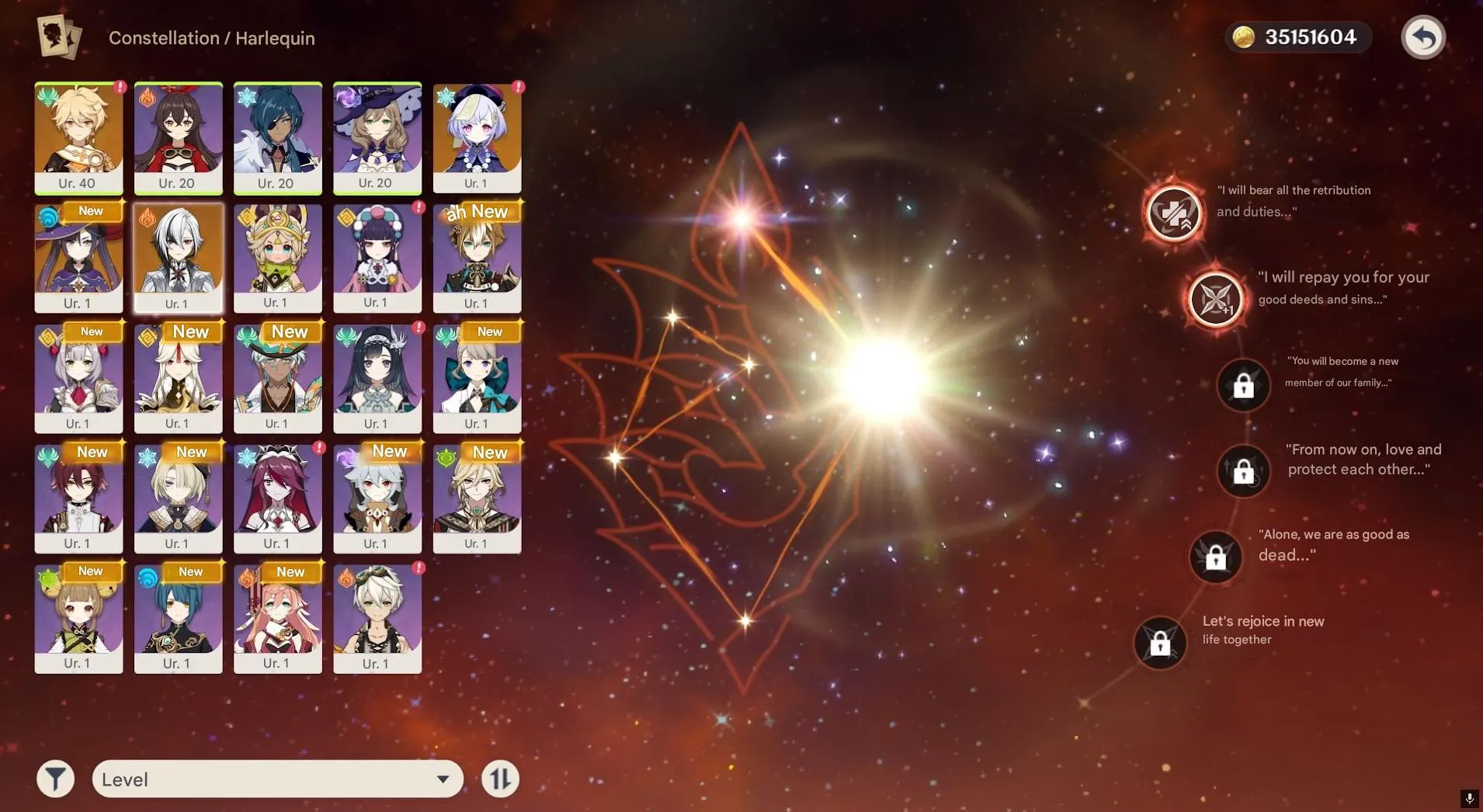Click the bottom locked constellation node
This screenshot has width=1483, height=812.
(x=1160, y=643)
